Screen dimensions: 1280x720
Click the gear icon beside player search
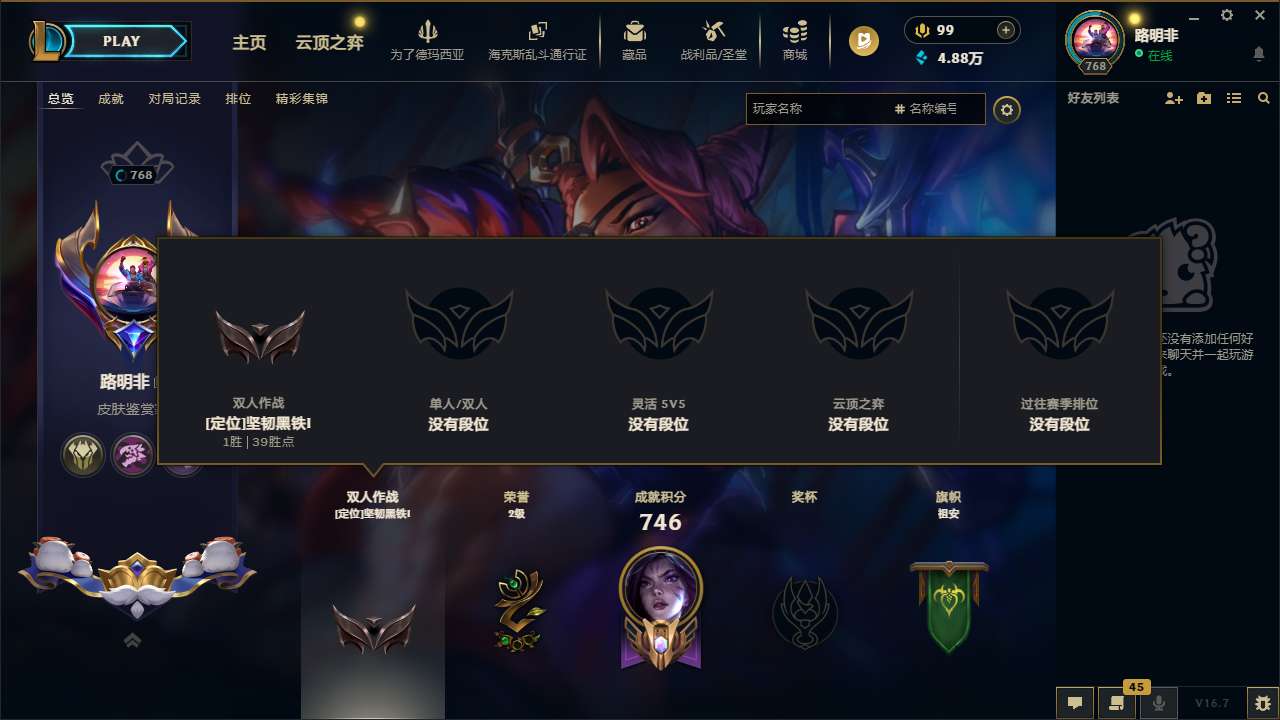(1007, 109)
